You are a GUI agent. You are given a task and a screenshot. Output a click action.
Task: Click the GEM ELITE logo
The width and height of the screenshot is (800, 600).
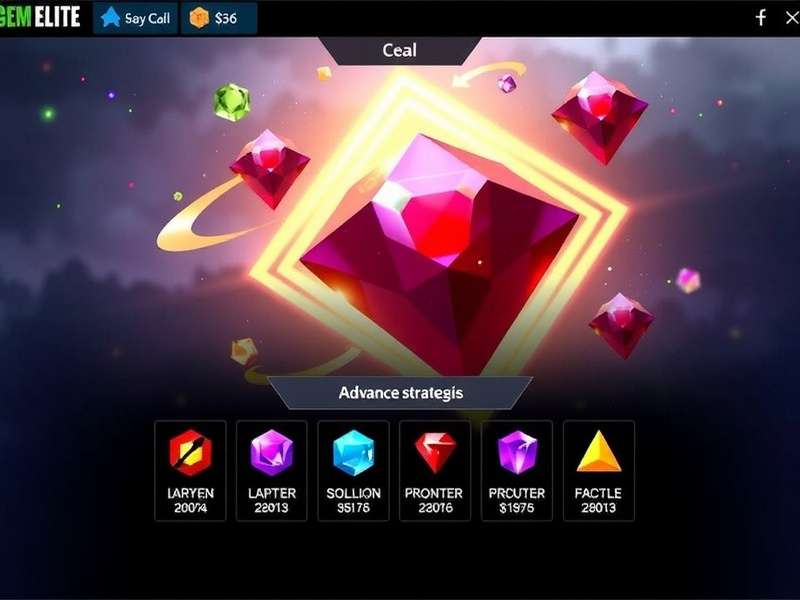point(41,17)
